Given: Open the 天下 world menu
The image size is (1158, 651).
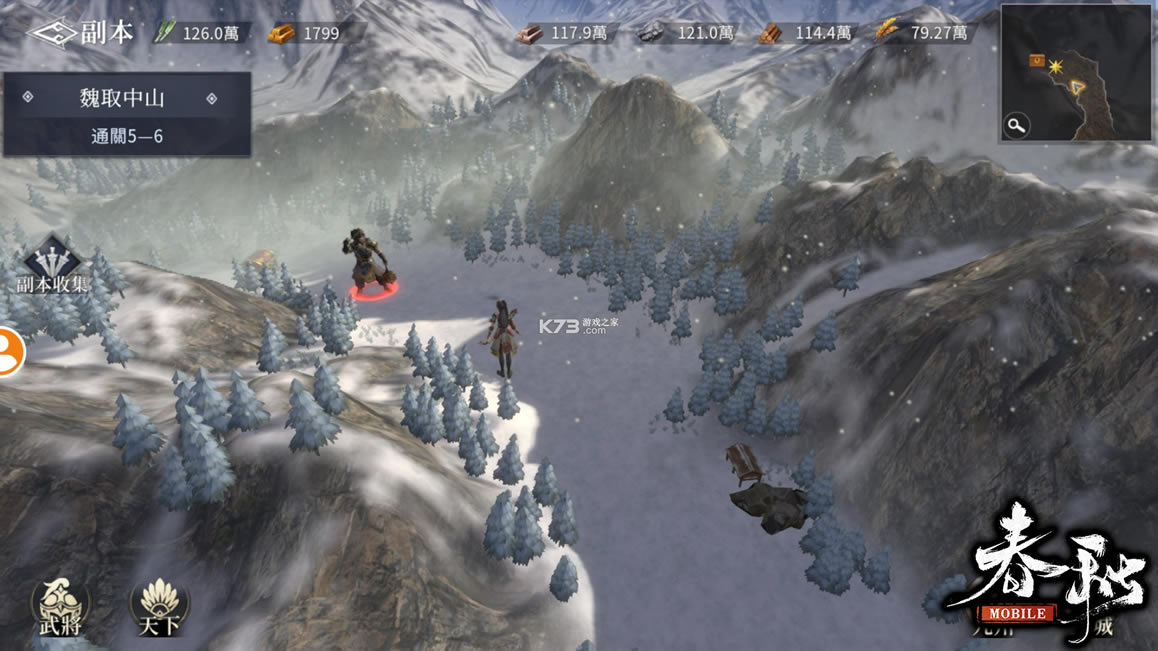Looking at the screenshot, I should (159, 604).
